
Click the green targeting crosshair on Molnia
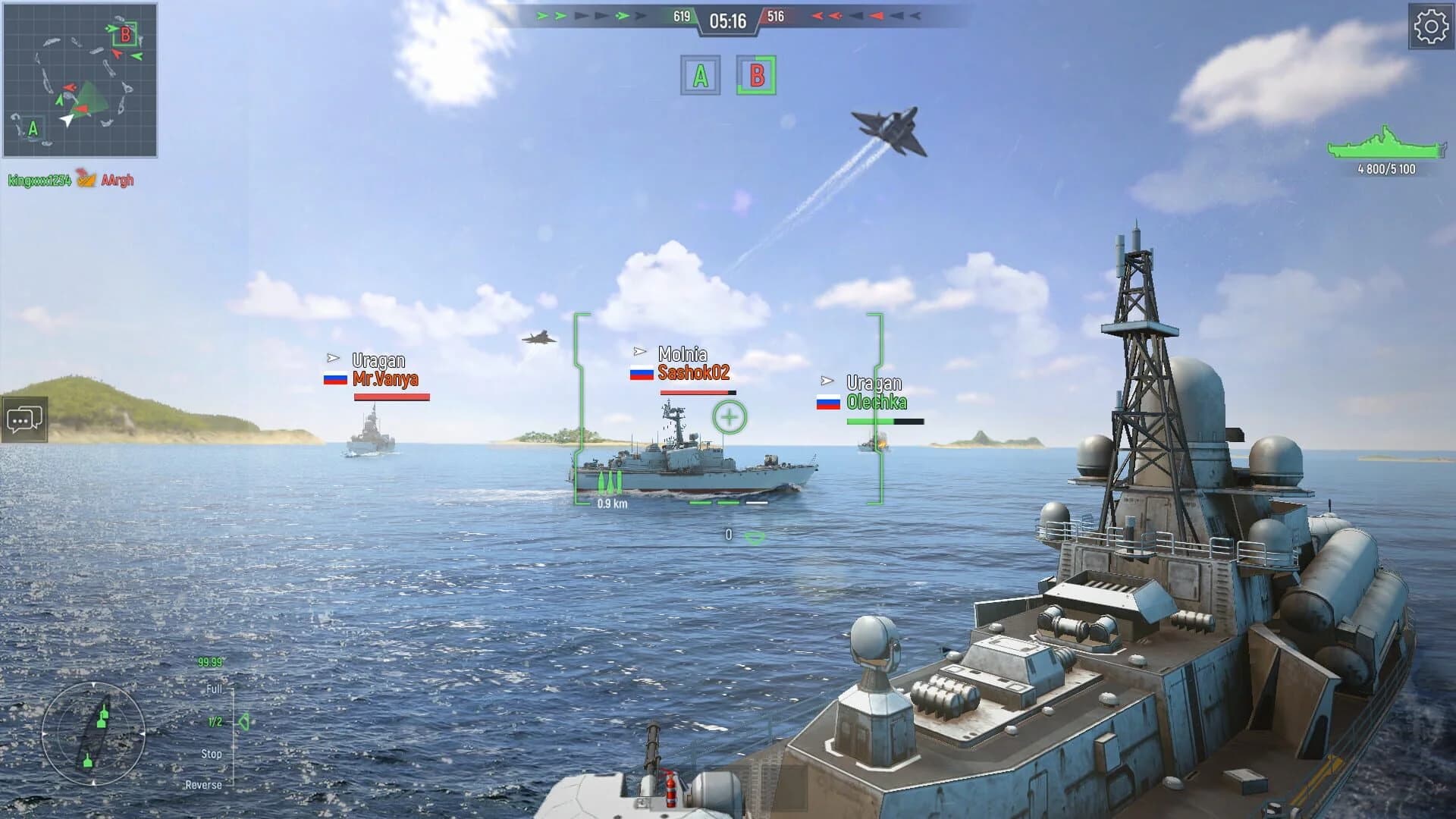730,415
